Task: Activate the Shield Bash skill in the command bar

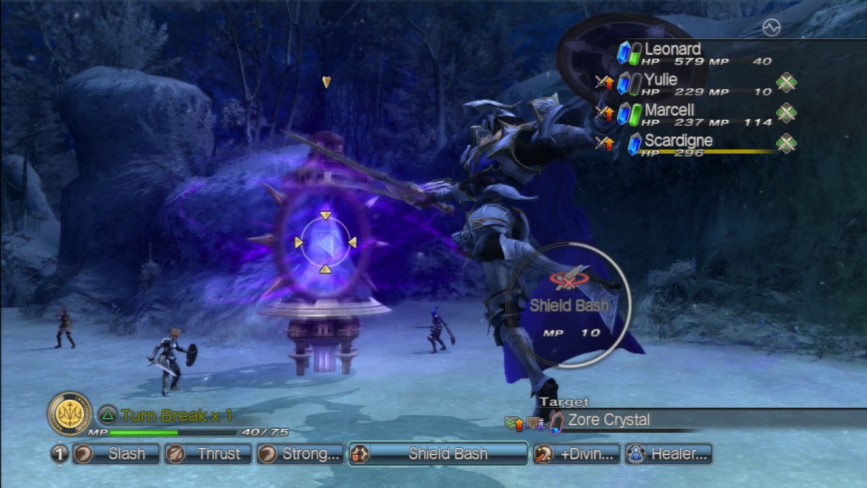Action: coord(438,454)
